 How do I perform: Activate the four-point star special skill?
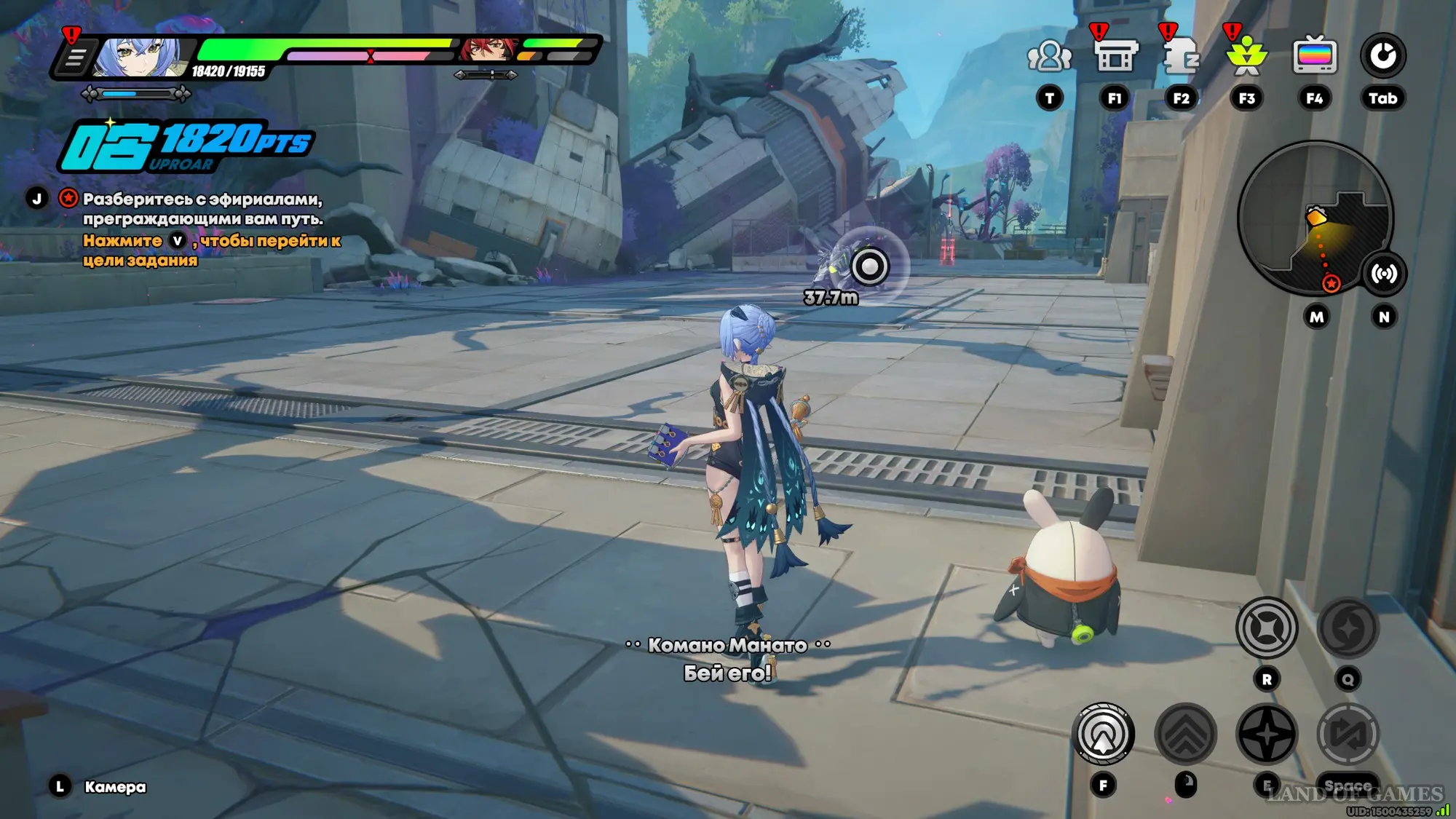coord(1267,735)
